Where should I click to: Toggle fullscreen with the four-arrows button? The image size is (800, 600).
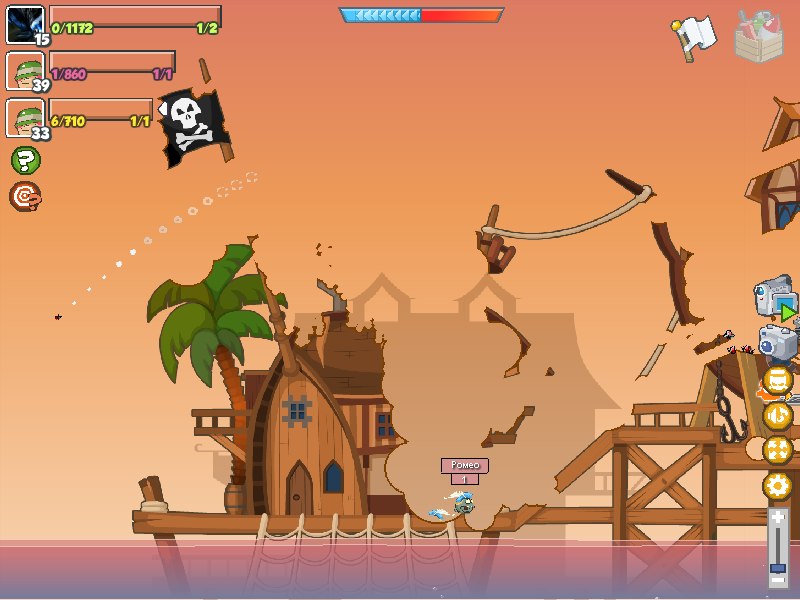(x=778, y=450)
